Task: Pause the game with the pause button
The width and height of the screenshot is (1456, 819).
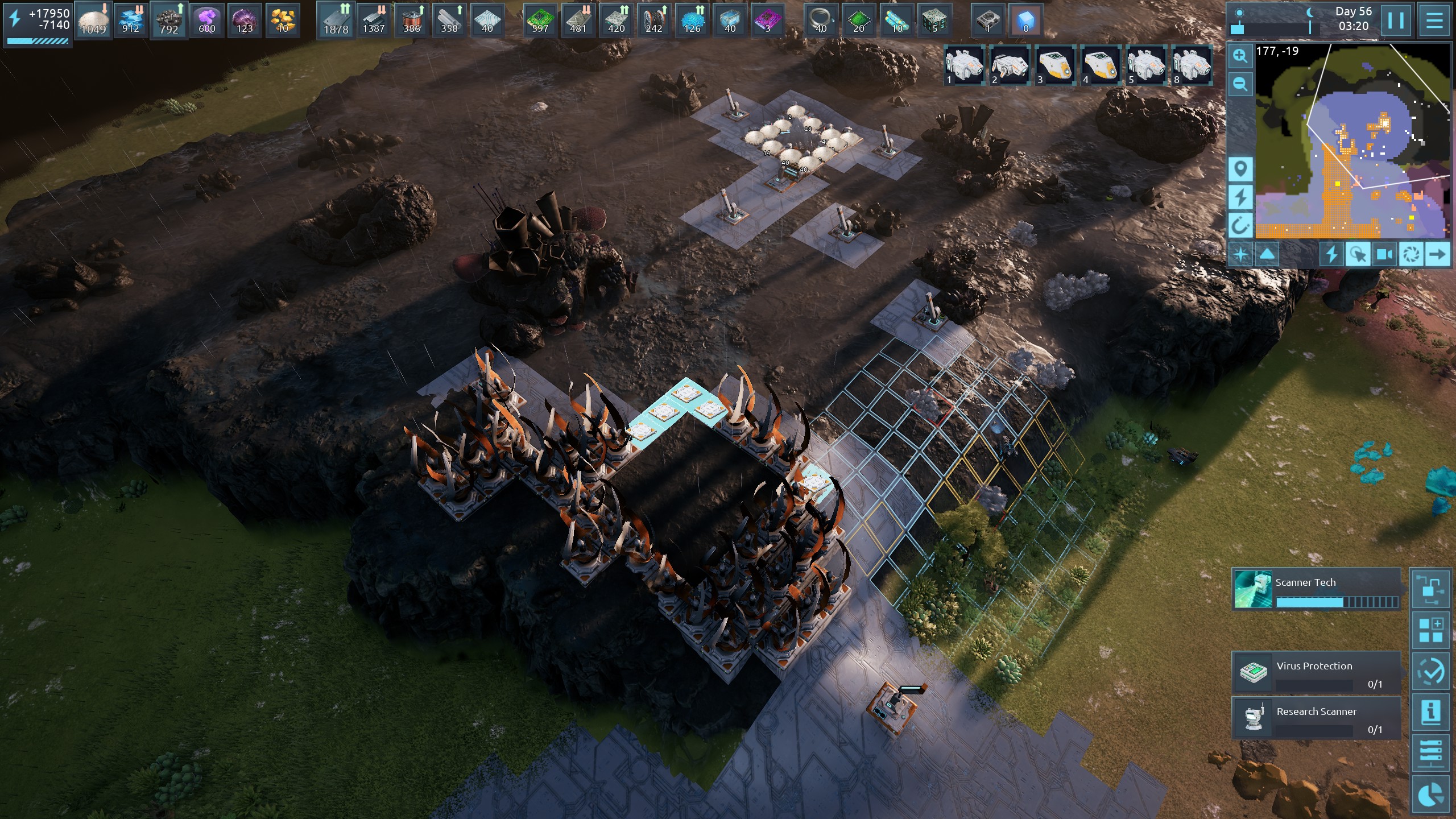Action: (1396, 21)
